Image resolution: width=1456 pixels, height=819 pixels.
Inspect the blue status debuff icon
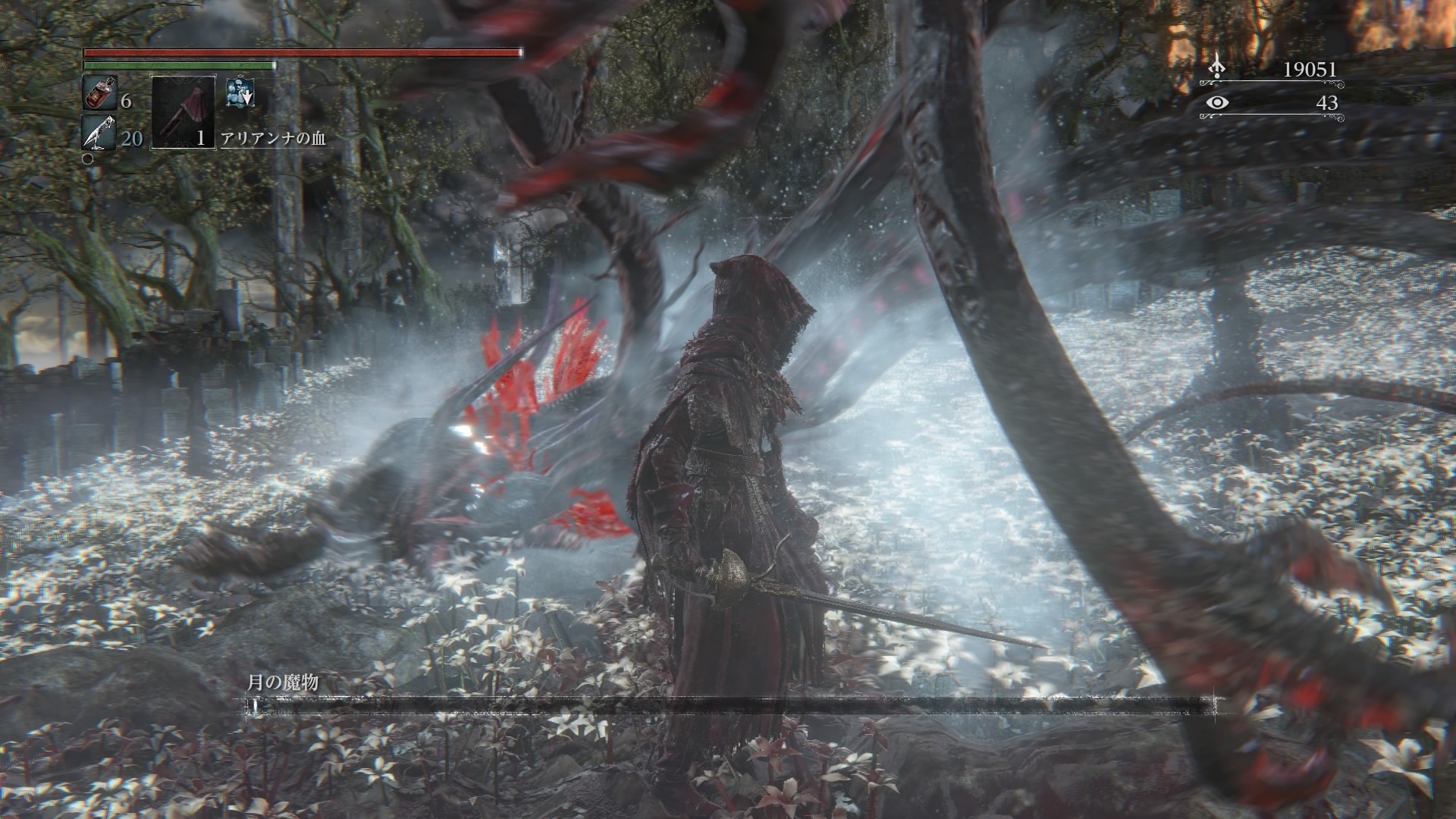point(240,92)
